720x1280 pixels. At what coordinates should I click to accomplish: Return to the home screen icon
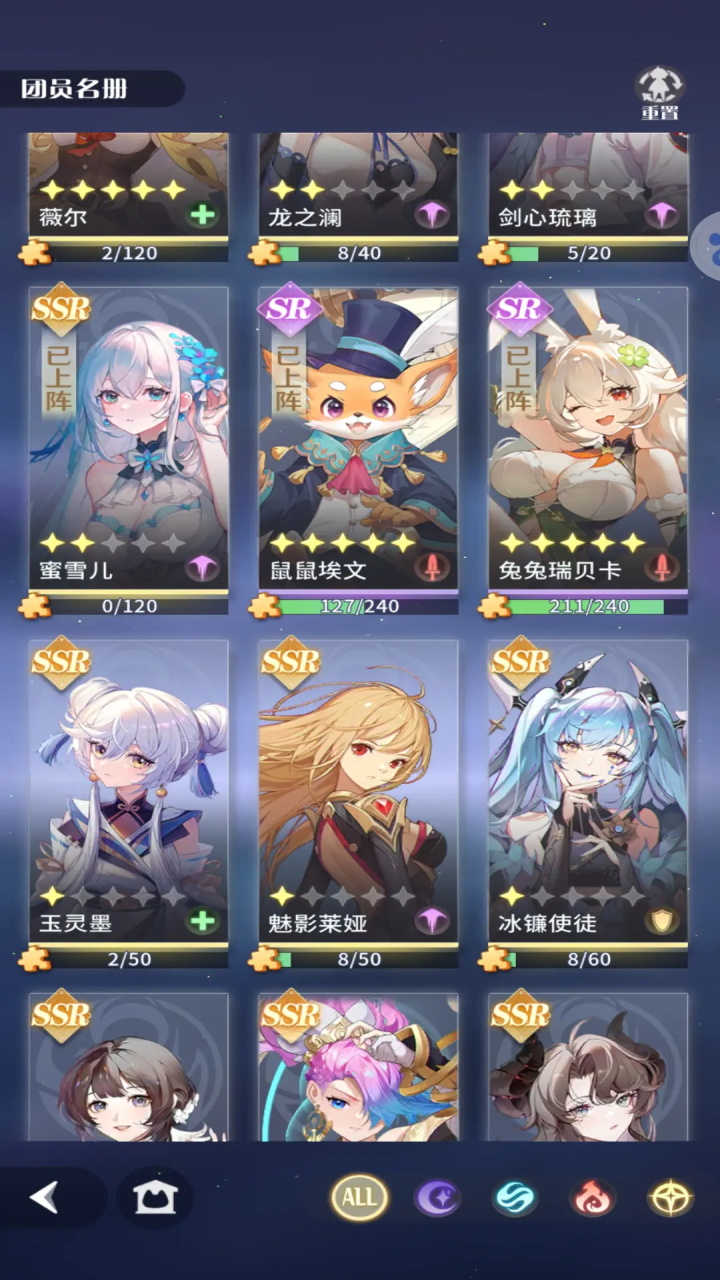pos(154,1197)
